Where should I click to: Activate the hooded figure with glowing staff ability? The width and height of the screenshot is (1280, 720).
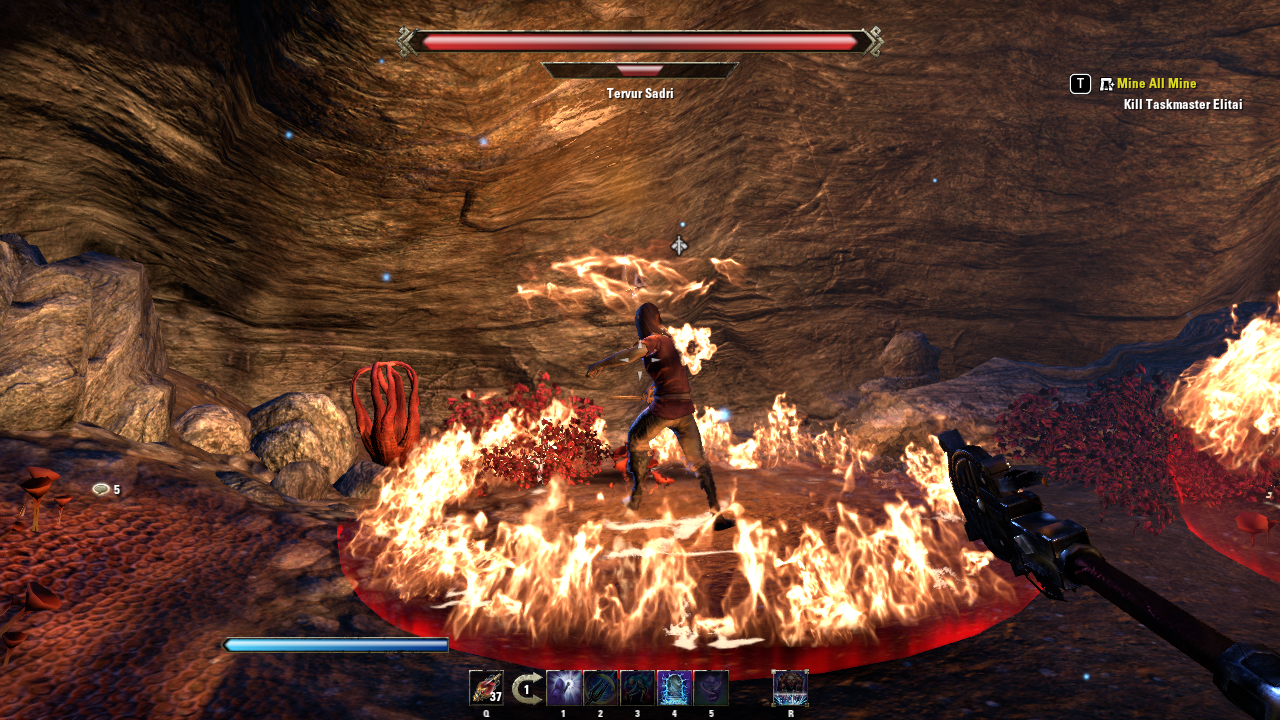click(x=564, y=688)
